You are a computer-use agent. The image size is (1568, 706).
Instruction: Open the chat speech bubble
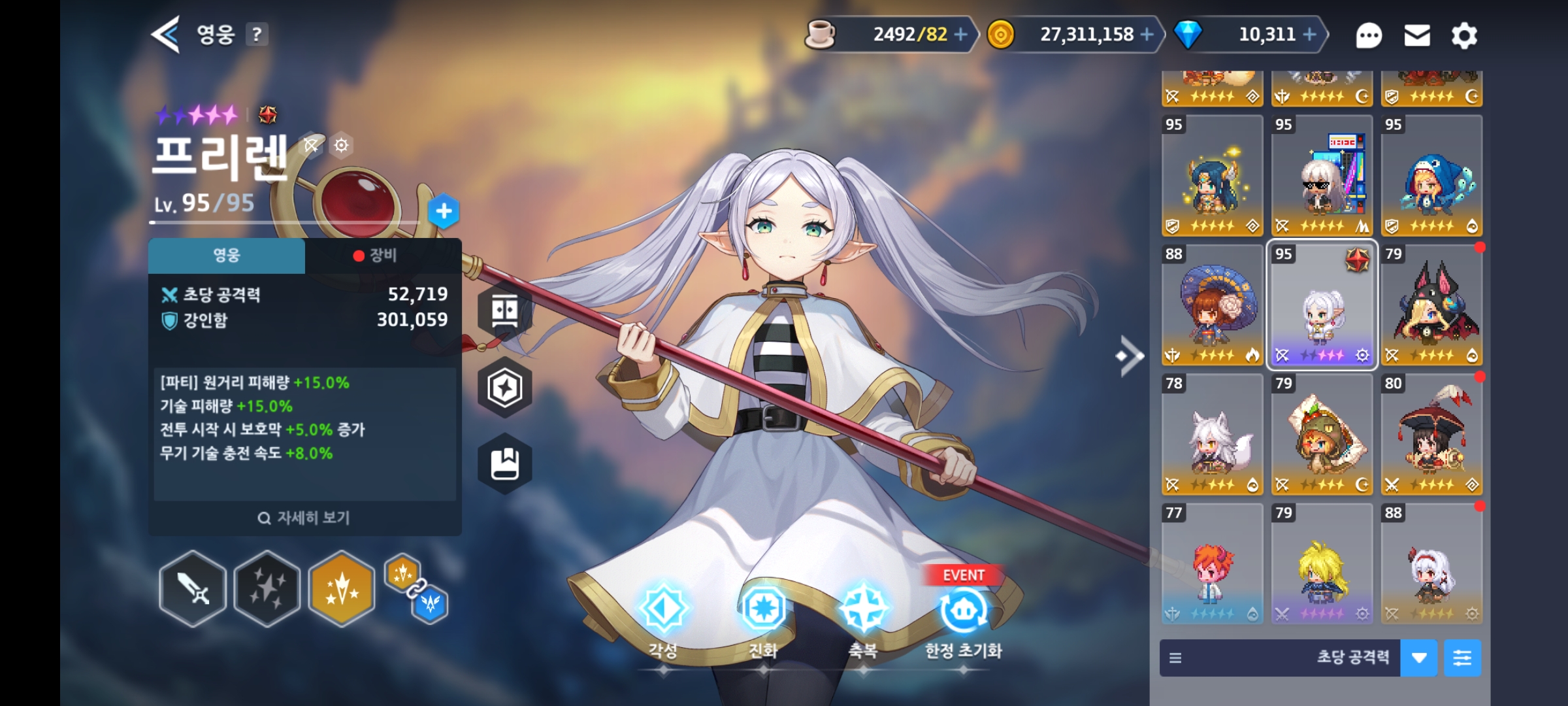click(x=1369, y=36)
